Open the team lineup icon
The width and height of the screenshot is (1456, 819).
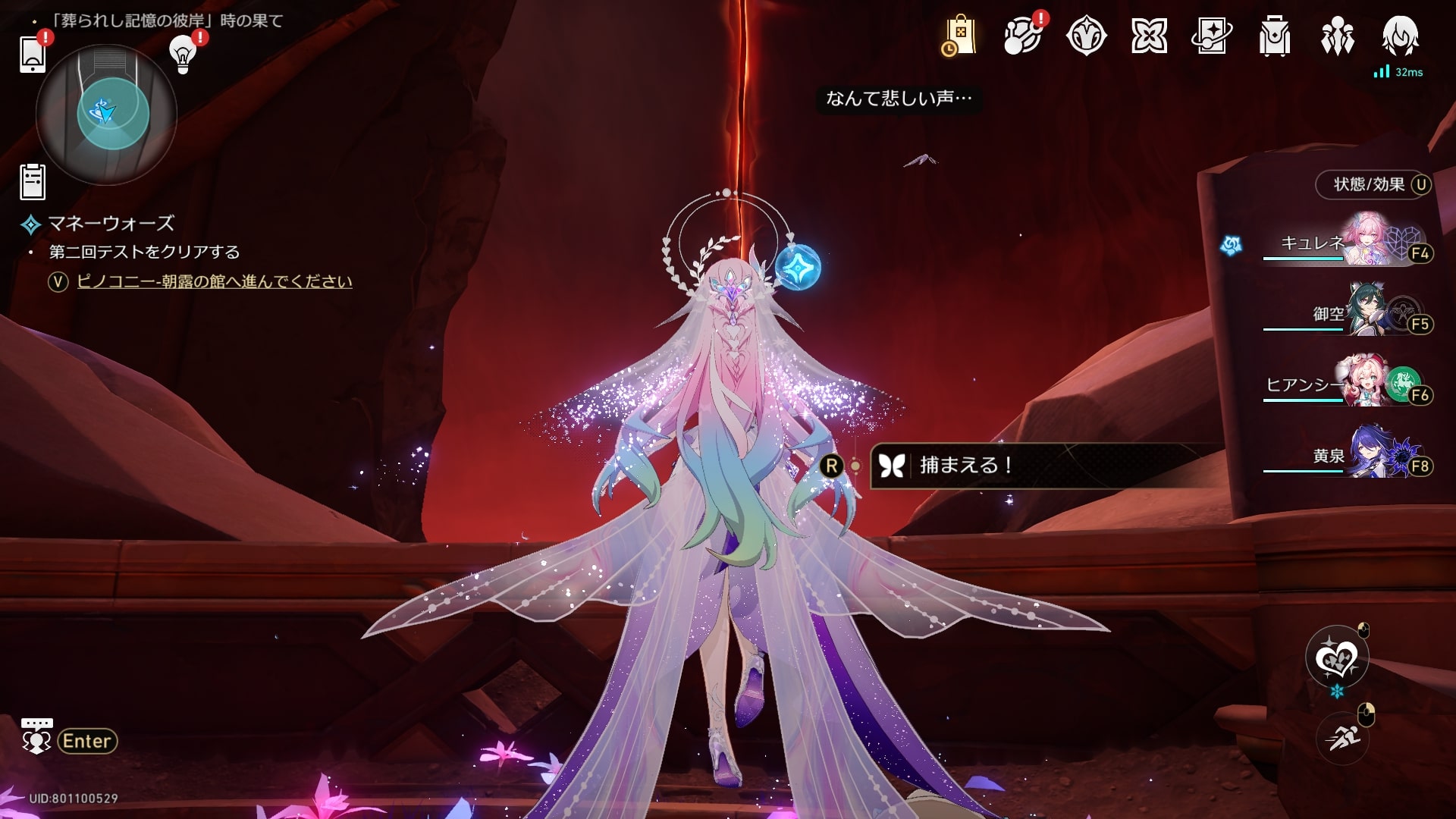[1337, 36]
